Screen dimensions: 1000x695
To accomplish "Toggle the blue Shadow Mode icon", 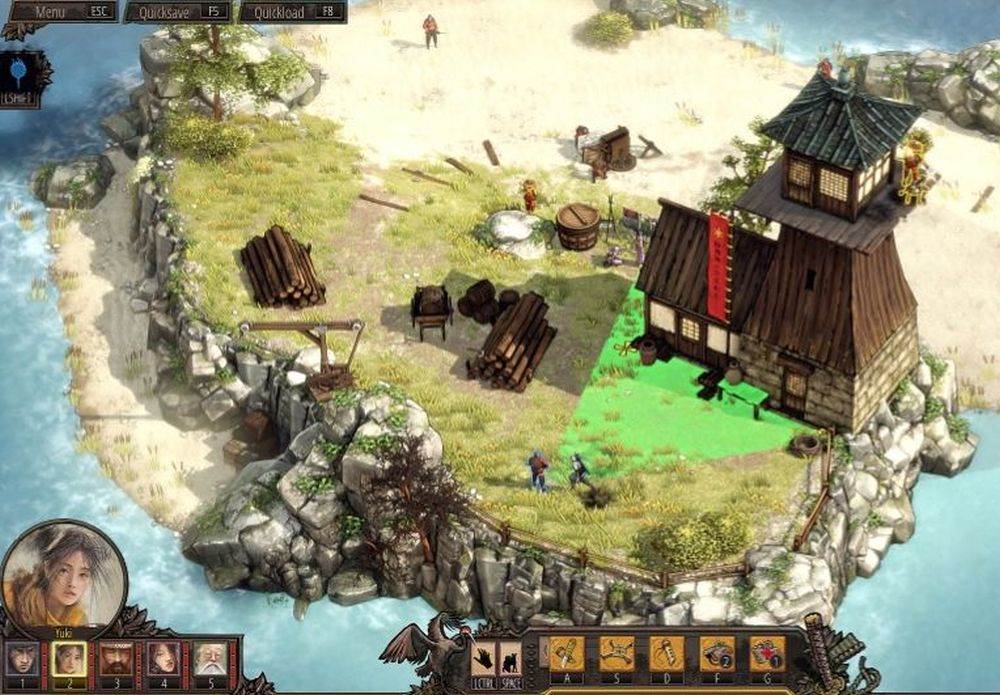I will pos(21,73).
